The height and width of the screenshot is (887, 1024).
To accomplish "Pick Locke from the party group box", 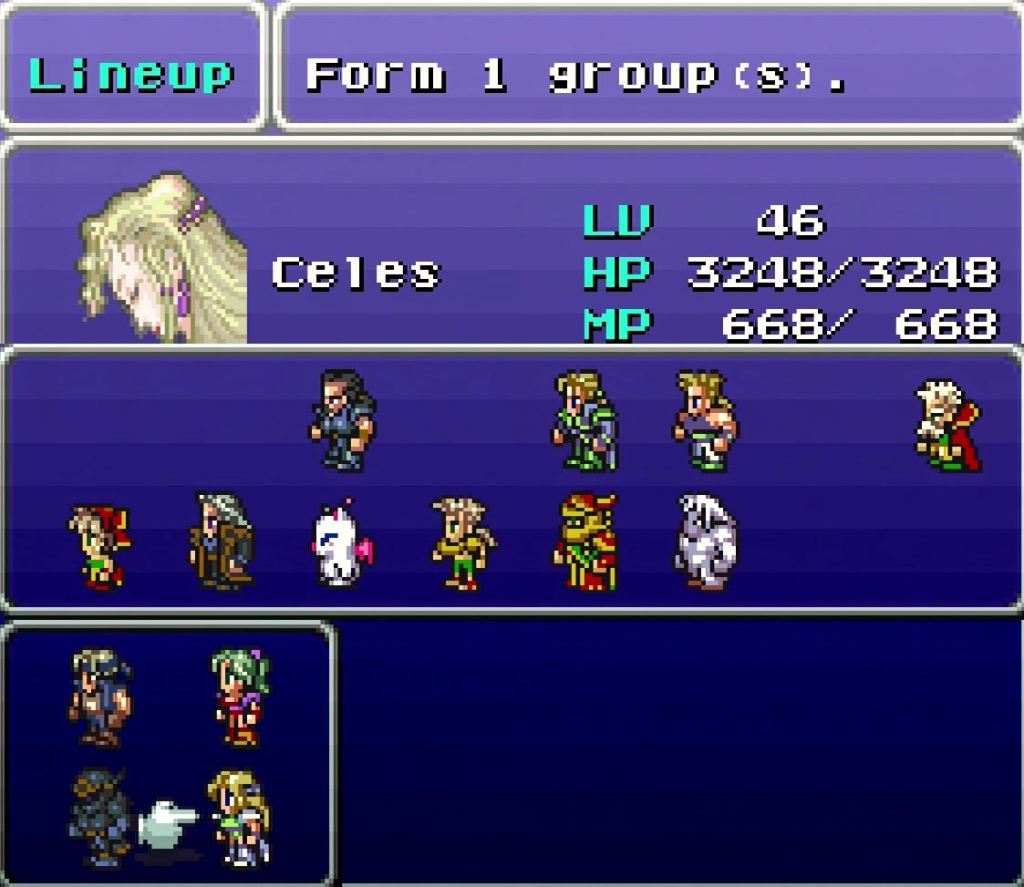I will click(x=100, y=697).
